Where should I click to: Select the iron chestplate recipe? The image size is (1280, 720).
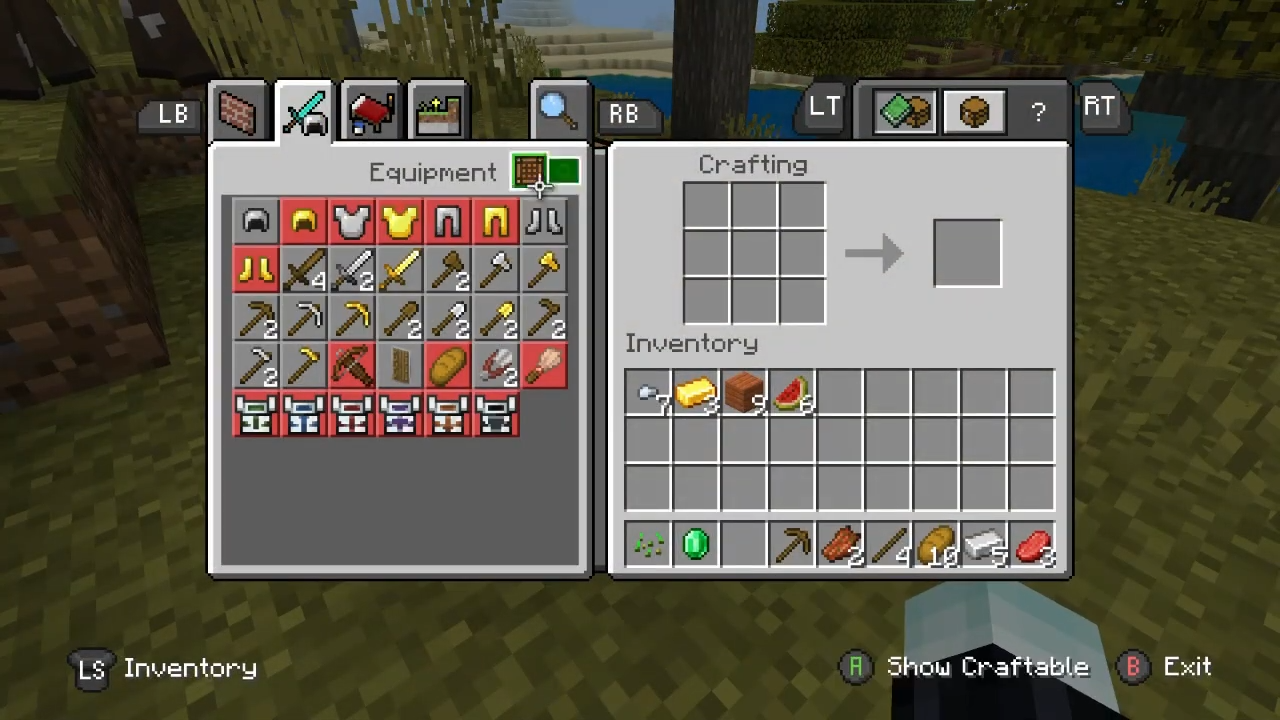click(x=351, y=222)
